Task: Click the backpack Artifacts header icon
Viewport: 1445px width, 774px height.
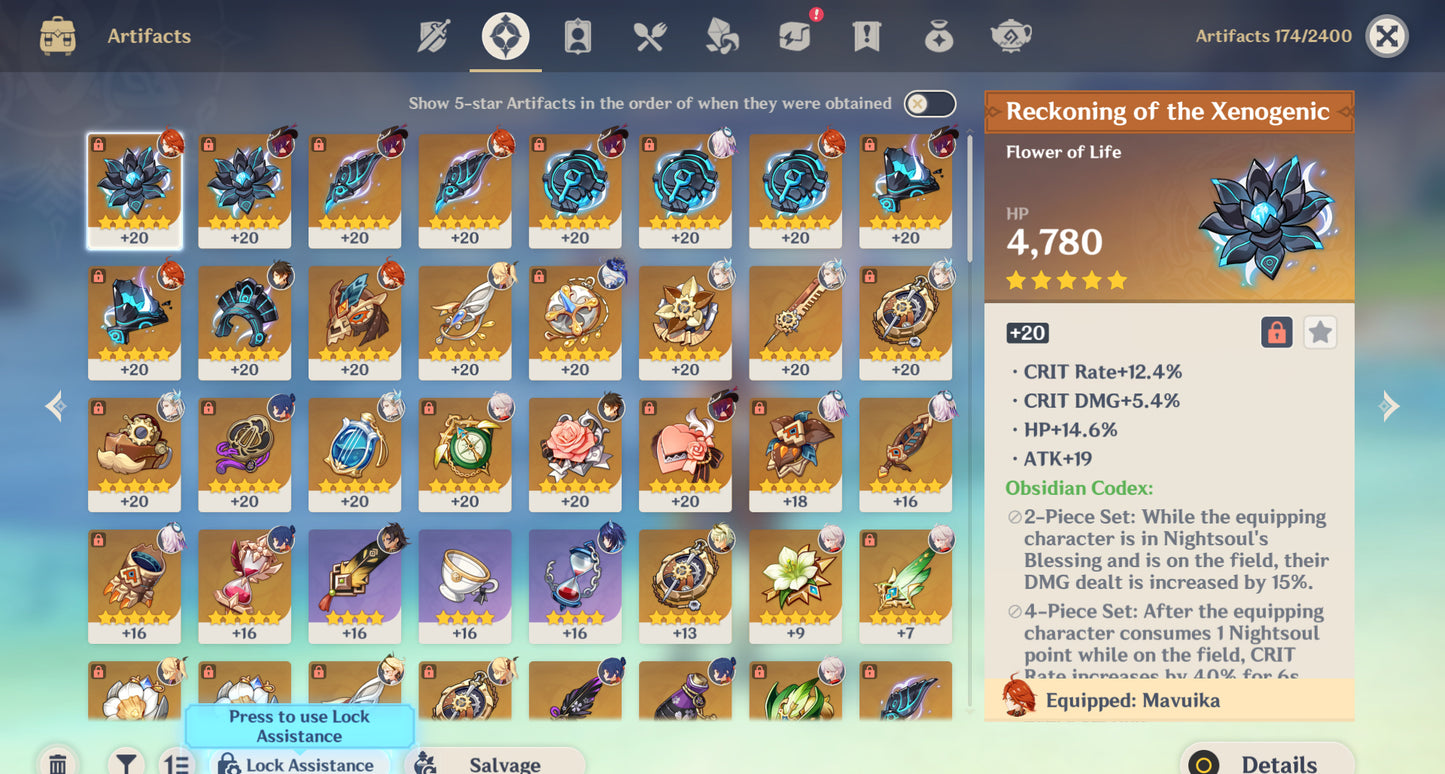Action: [56, 35]
